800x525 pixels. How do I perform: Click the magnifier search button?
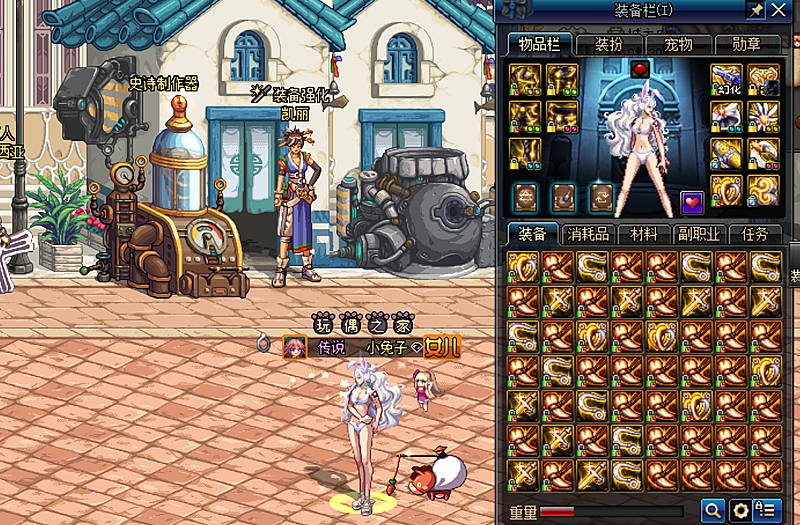(712, 510)
